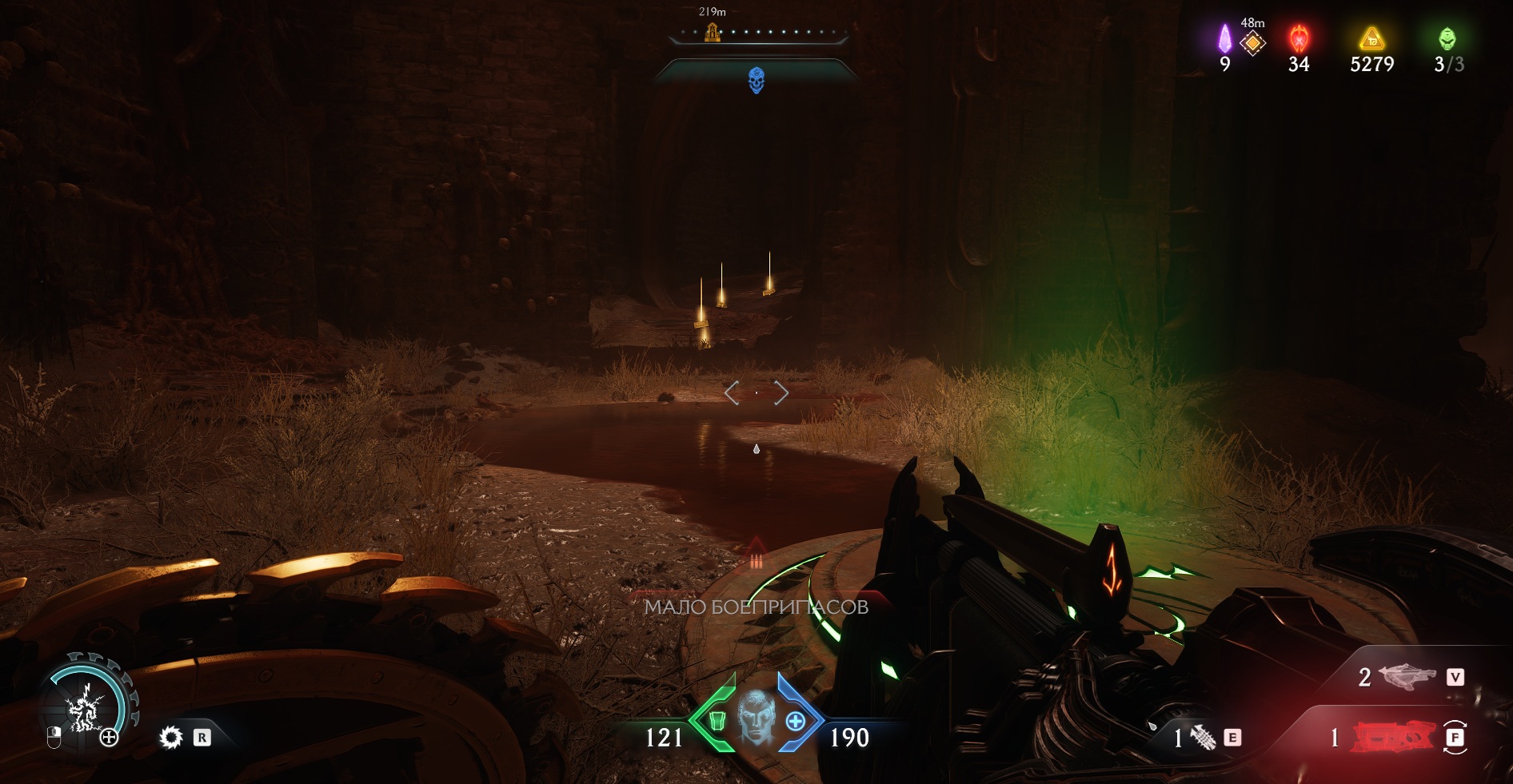This screenshot has height=784, width=1513.
Task: Select the golden objective marker on compass
Action: pos(712,33)
